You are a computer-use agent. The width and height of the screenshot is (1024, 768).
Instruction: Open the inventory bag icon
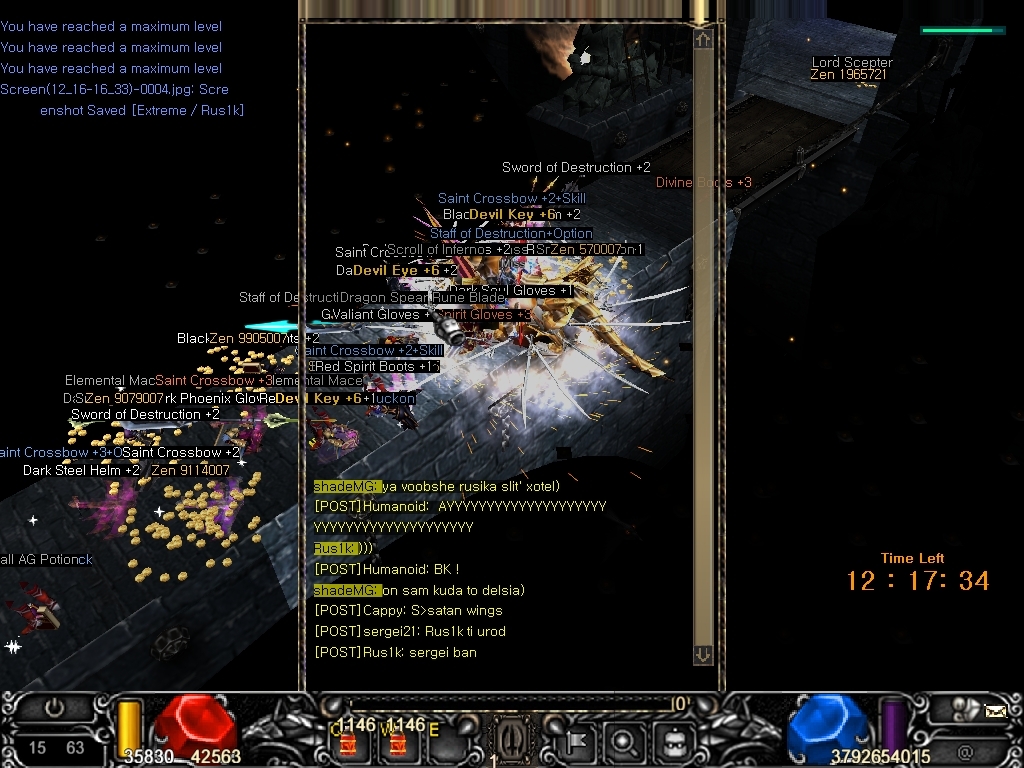coord(673,742)
